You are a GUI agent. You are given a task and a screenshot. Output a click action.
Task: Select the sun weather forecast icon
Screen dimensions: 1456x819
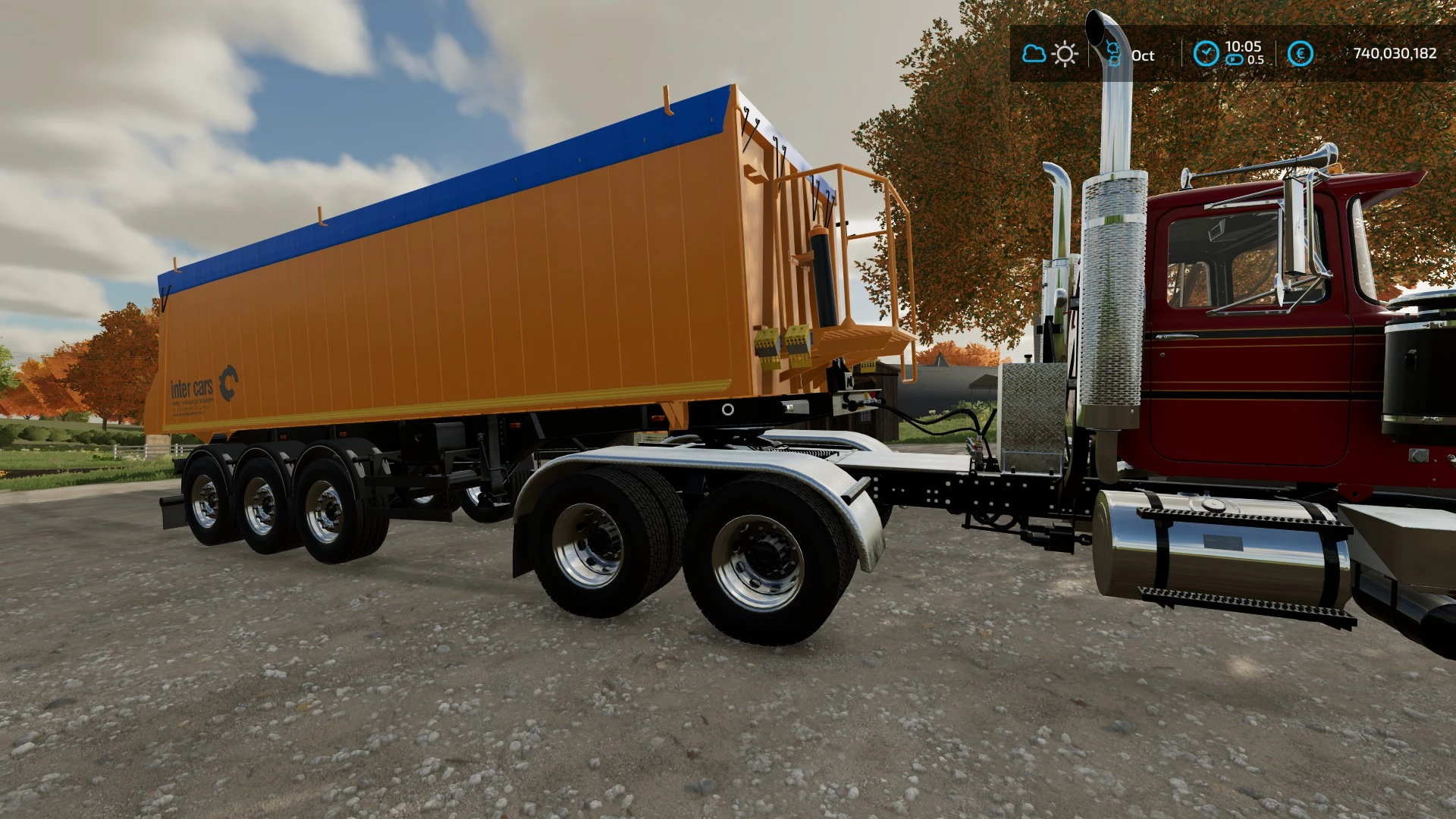(1065, 54)
